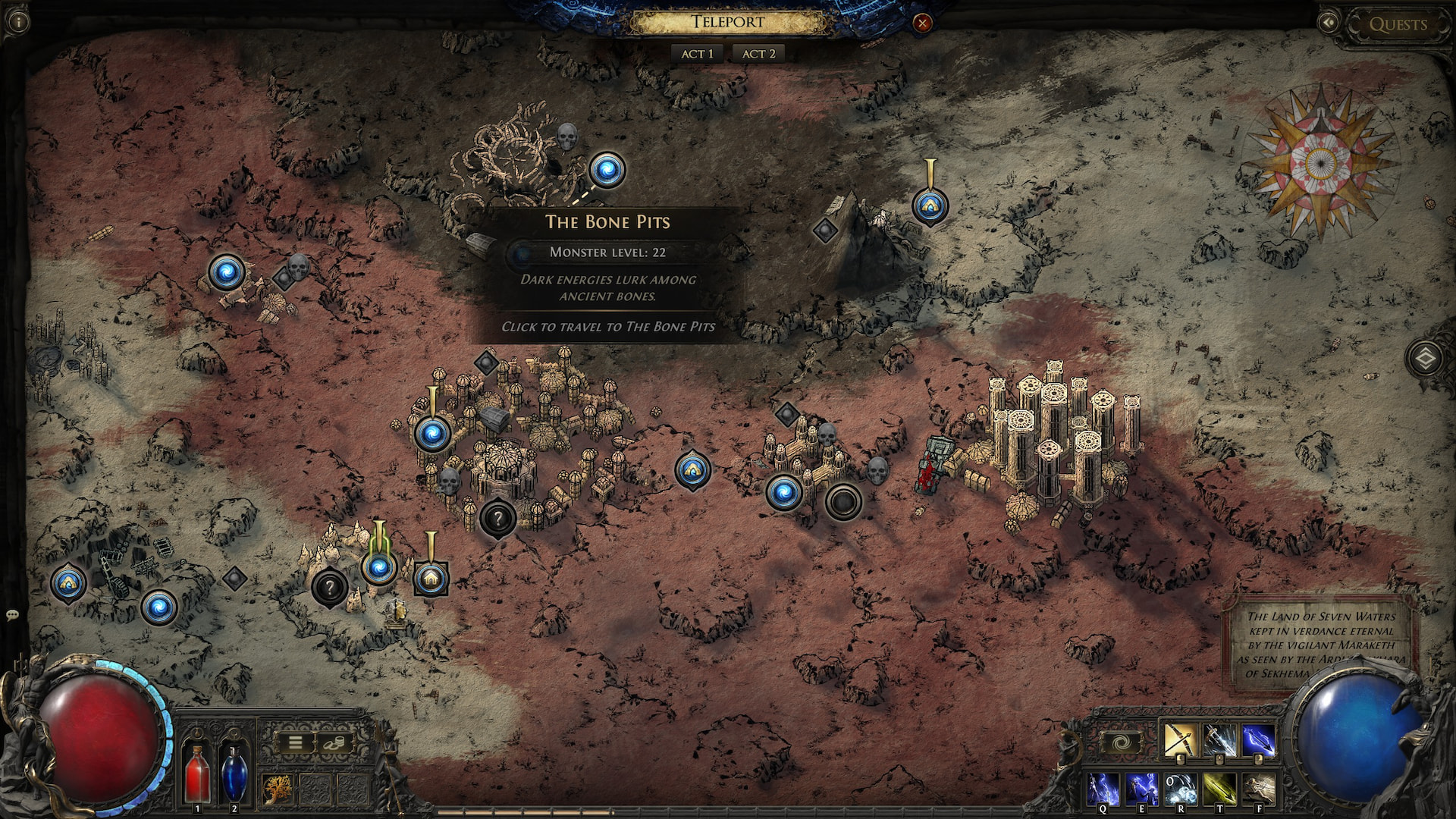Open the three-line main menu button
This screenshot has height=819, width=1456.
click(296, 743)
